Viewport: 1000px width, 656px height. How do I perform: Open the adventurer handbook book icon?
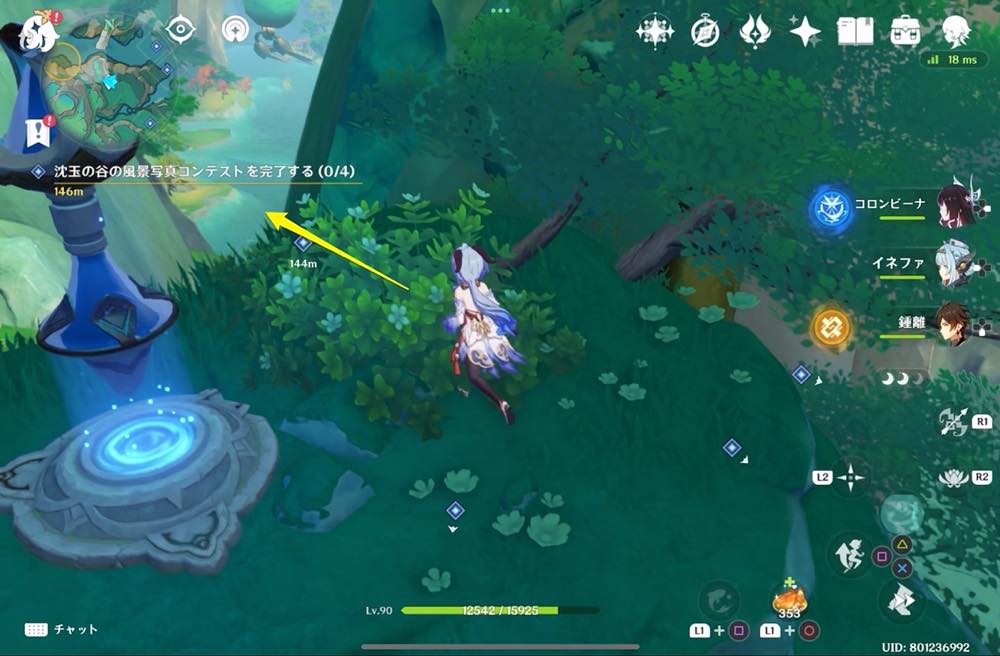pos(855,32)
